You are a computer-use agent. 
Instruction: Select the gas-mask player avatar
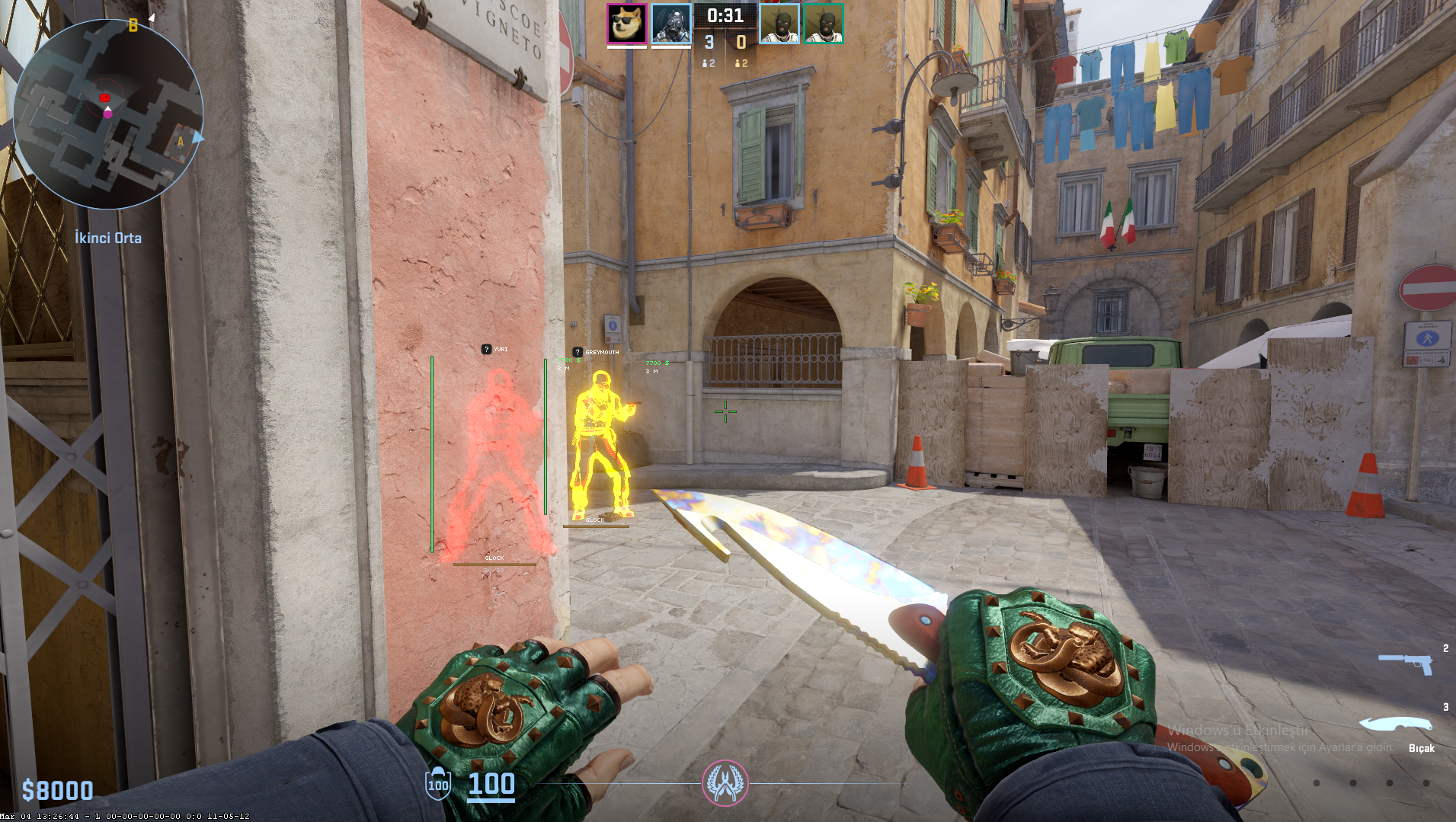click(x=670, y=24)
